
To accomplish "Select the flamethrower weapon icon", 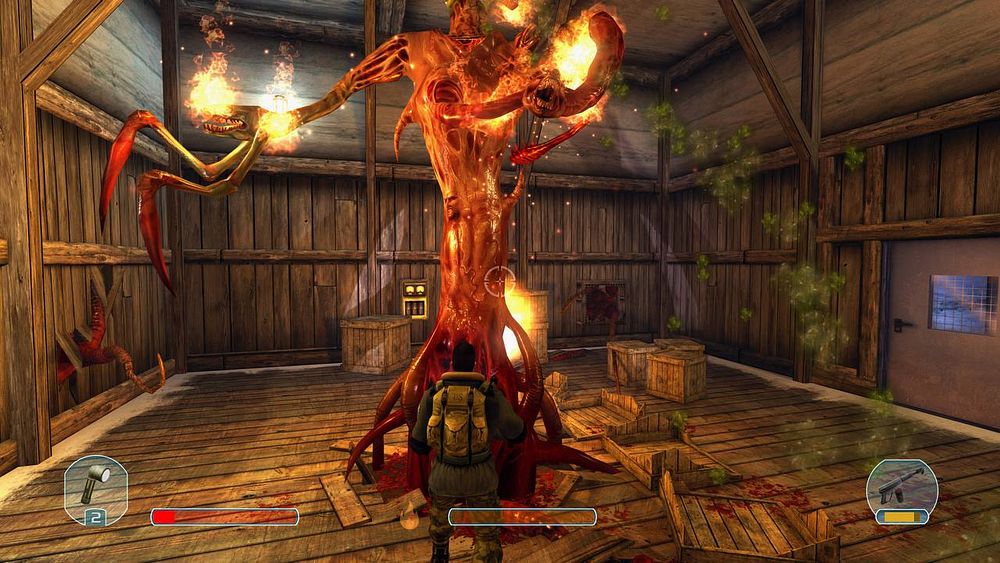I will (x=902, y=485).
